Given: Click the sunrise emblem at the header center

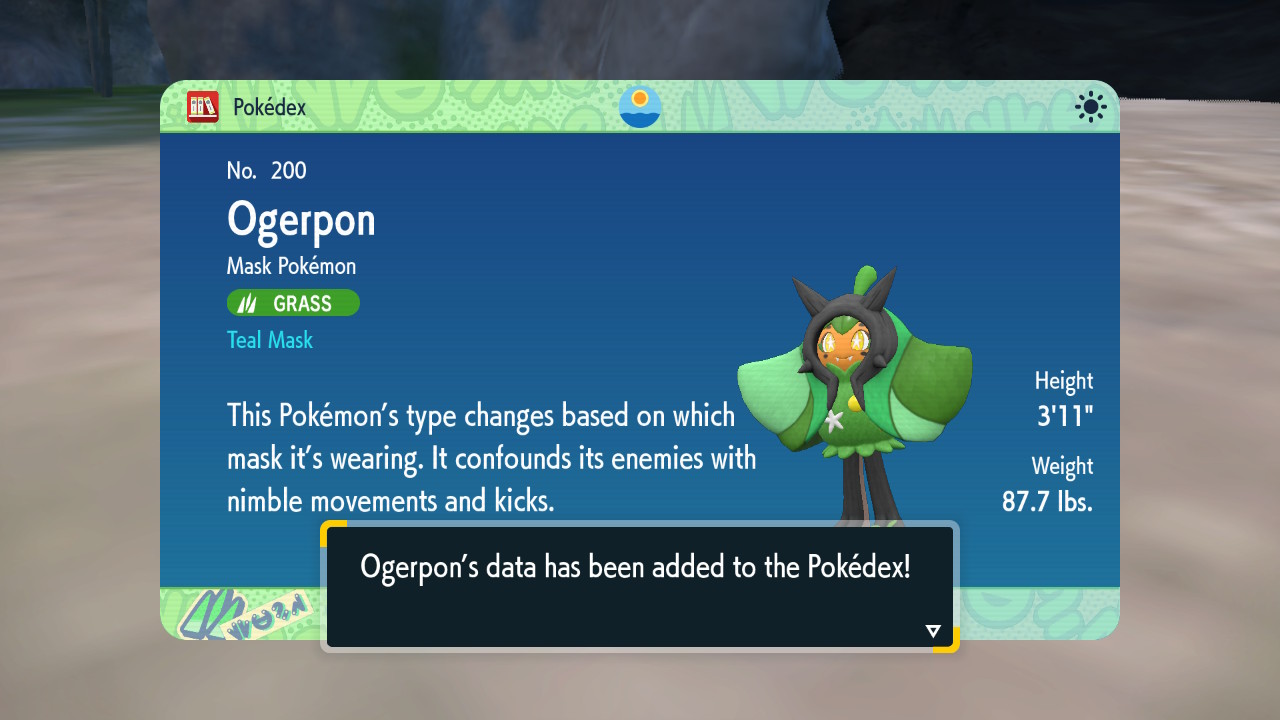Looking at the screenshot, I should pyautogui.click(x=640, y=107).
